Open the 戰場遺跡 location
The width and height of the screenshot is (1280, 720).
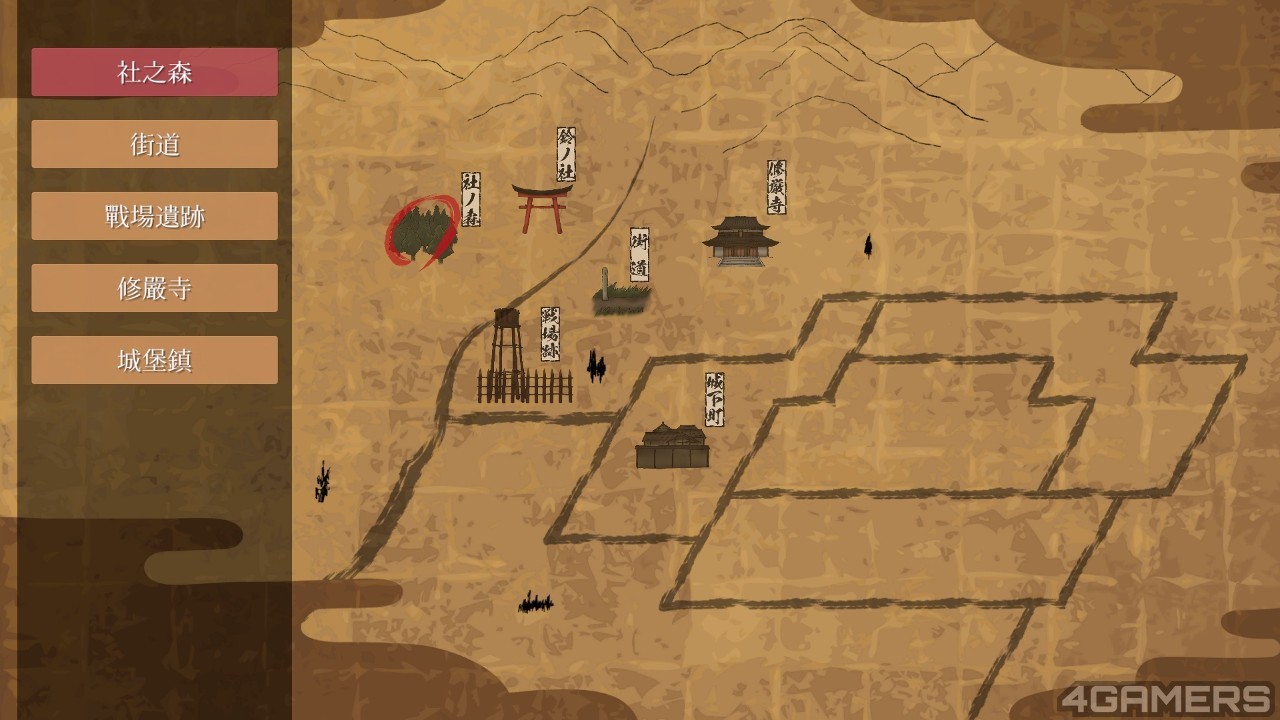154,216
